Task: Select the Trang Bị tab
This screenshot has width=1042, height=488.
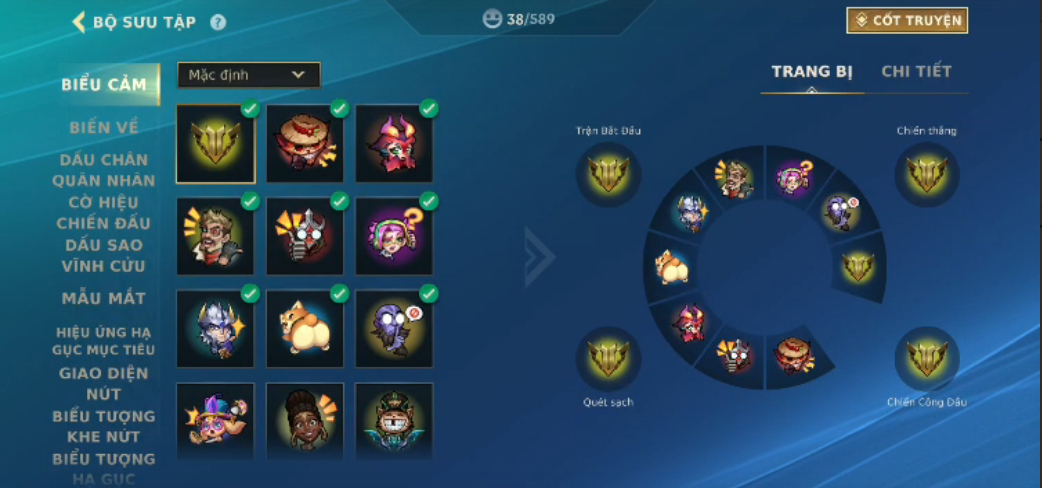Action: 811,72
